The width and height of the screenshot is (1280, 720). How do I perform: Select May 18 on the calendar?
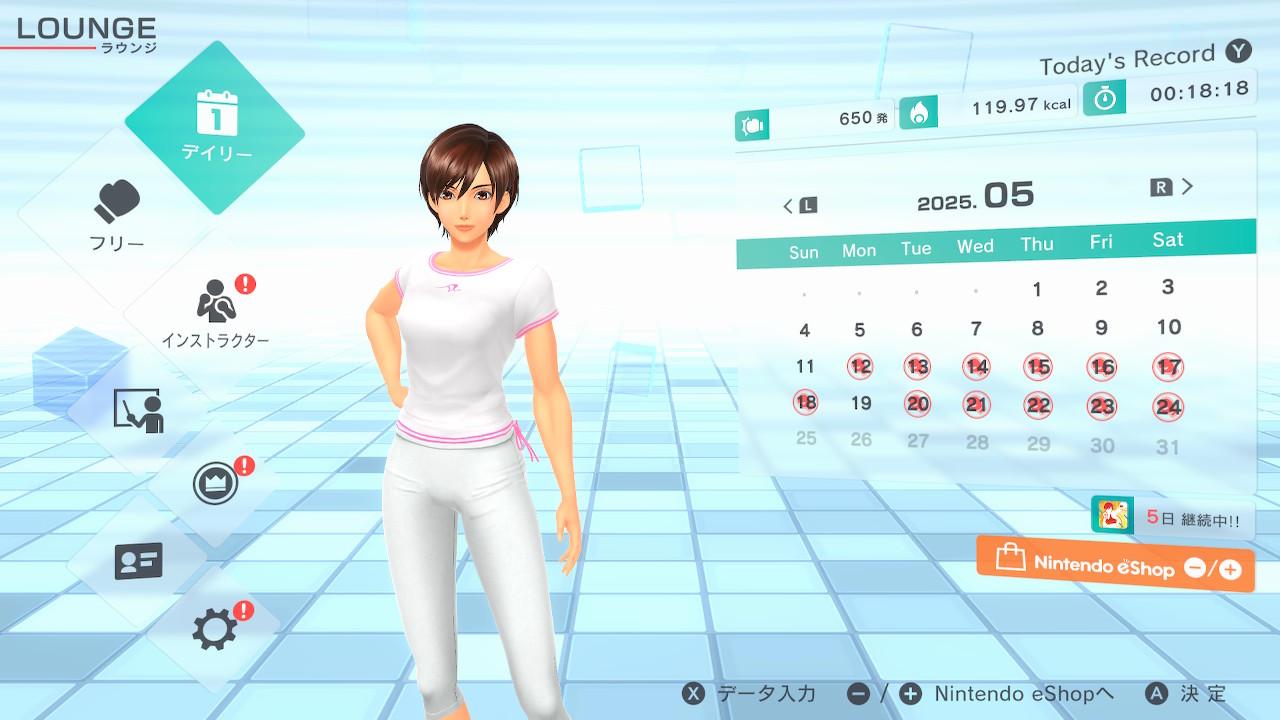click(805, 403)
